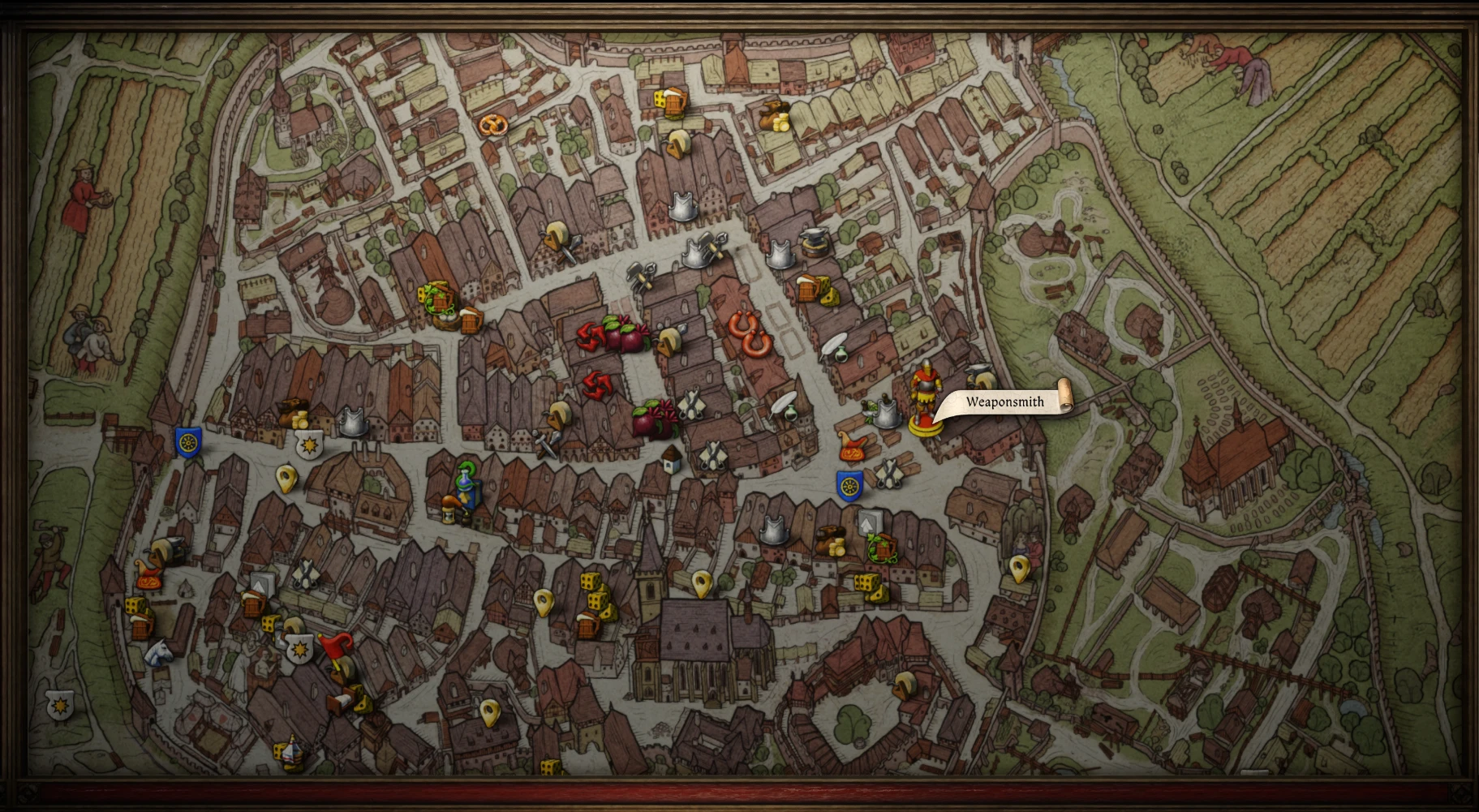Click the white horse head marker
Viewport: 1479px width, 812px height.
(158, 651)
